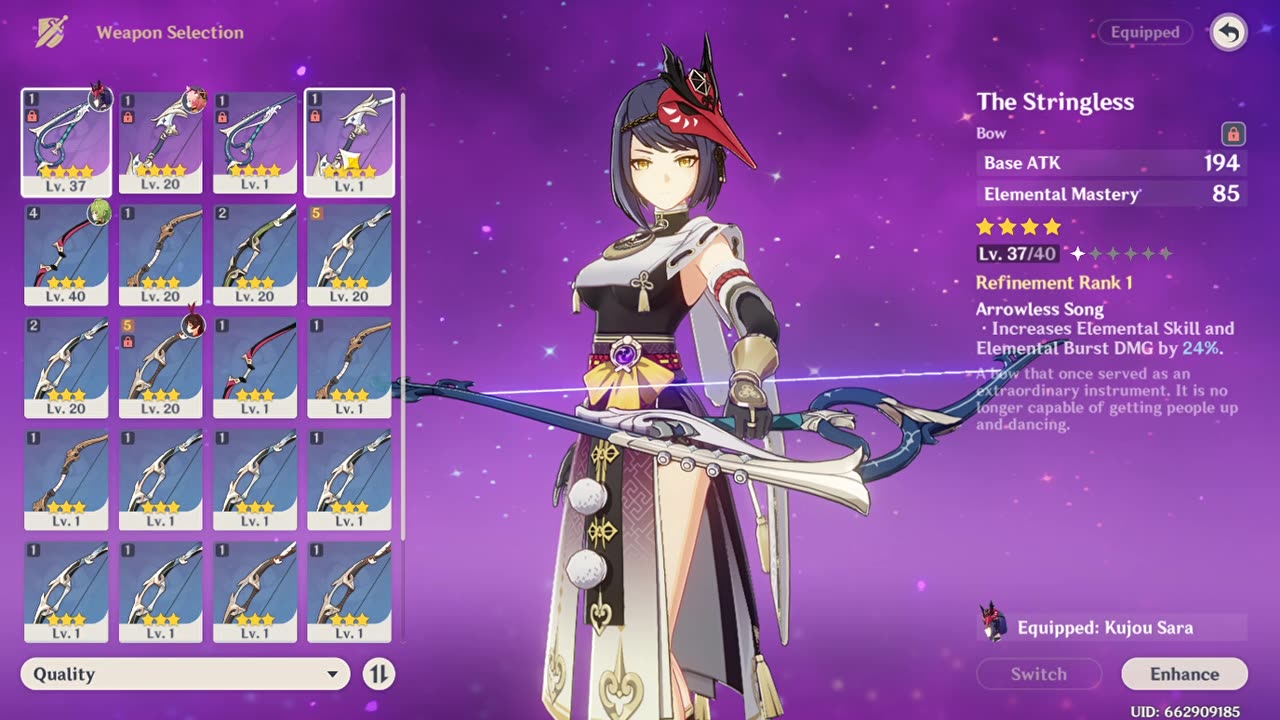Toggle the Stringless lock icon
Image resolution: width=1280 pixels, height=720 pixels.
pos(1233,133)
